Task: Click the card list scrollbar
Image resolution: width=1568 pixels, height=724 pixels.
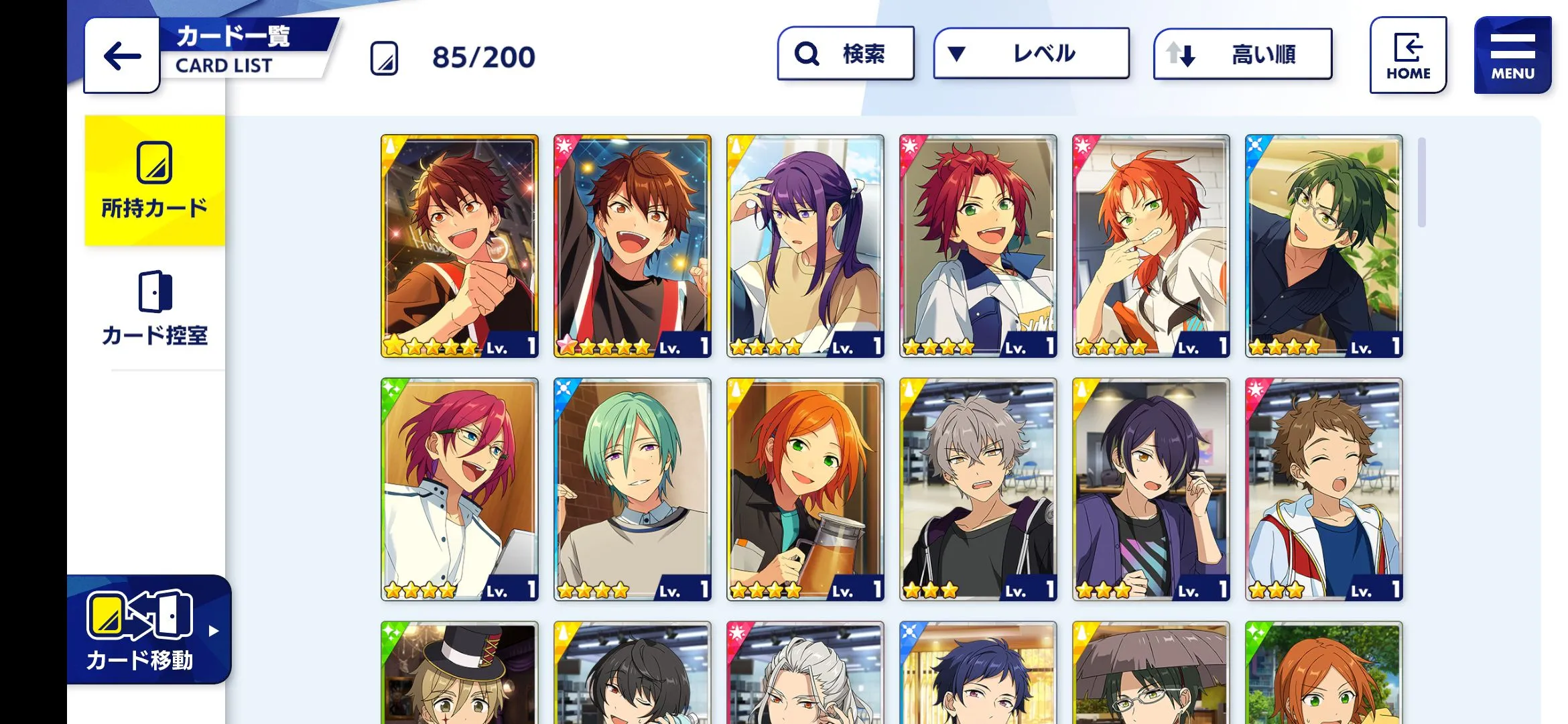Action: 1421,182
